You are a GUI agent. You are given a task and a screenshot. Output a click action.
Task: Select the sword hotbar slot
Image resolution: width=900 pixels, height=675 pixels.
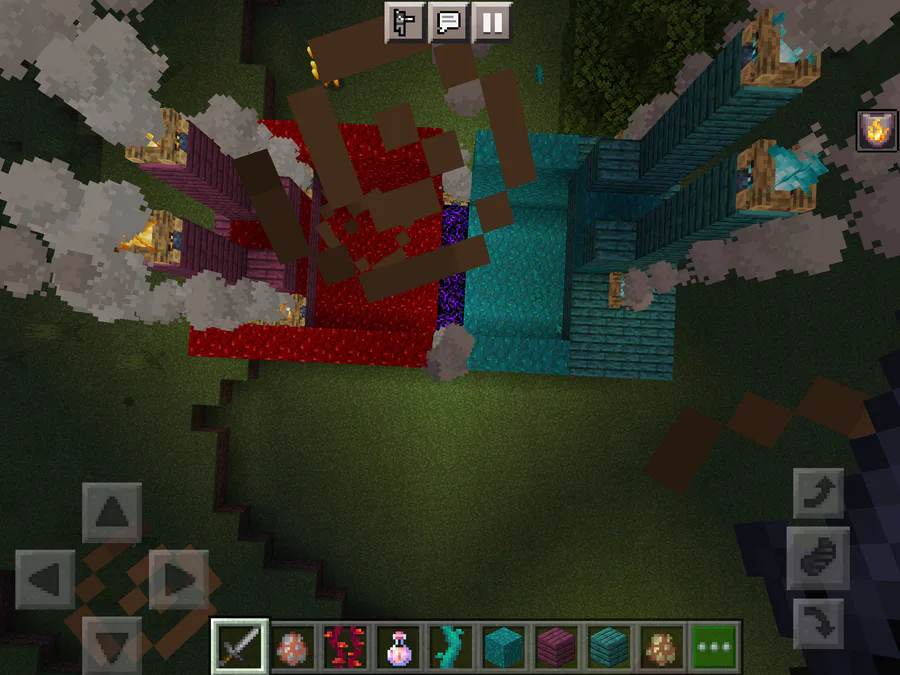(240, 646)
